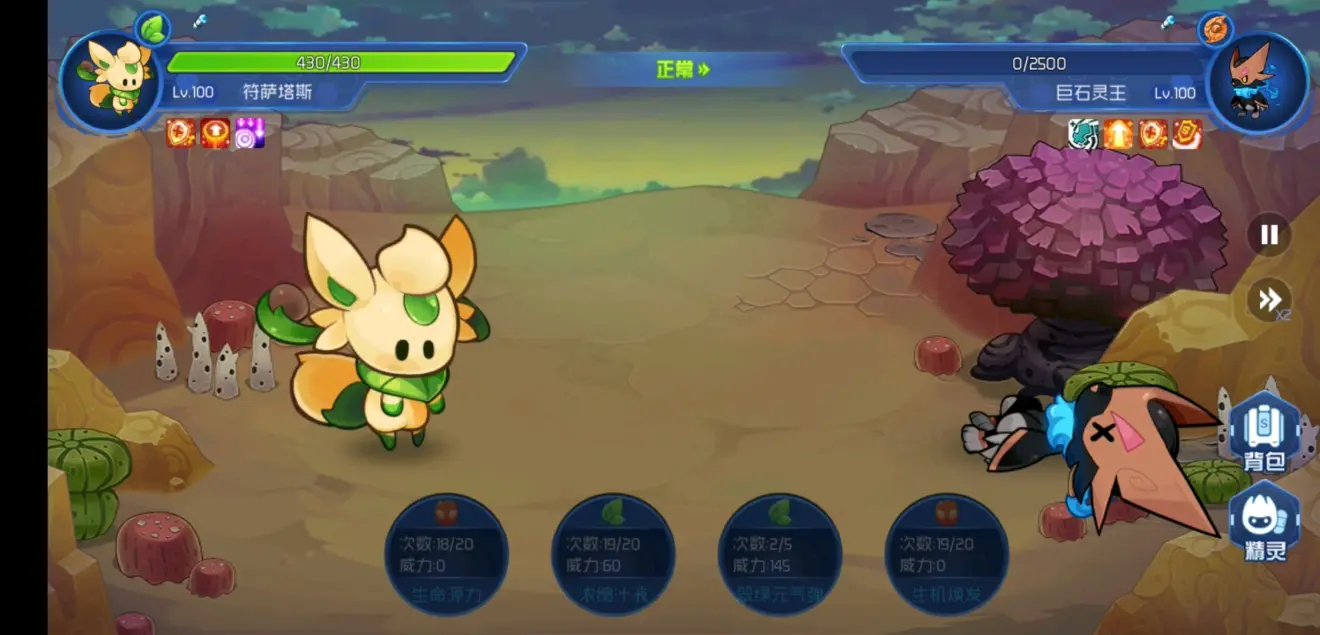
Task: Tap the 正常 weather status banner
Action: (683, 69)
